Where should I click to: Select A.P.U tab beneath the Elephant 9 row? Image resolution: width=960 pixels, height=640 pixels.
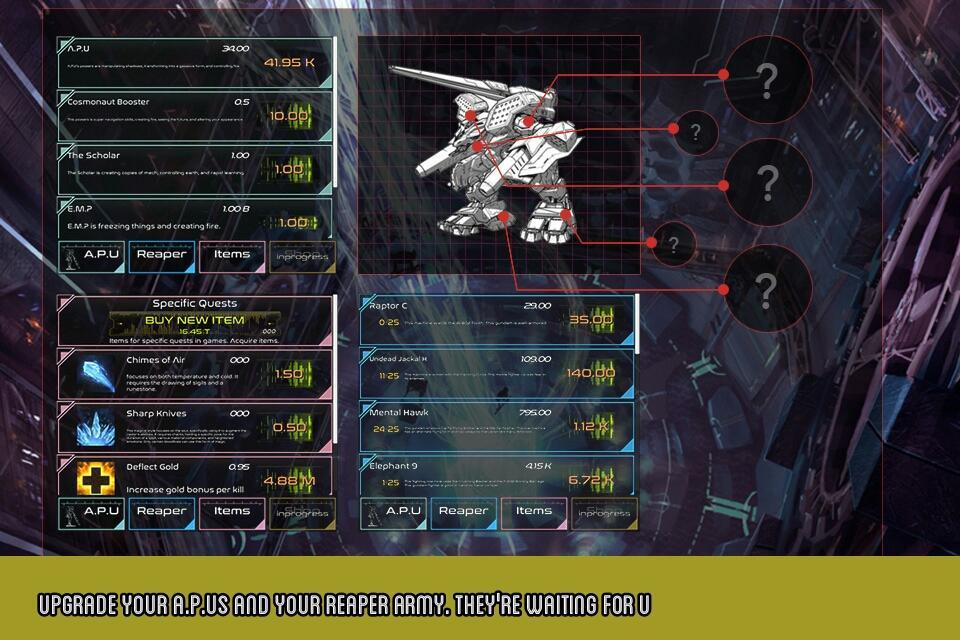(x=393, y=512)
